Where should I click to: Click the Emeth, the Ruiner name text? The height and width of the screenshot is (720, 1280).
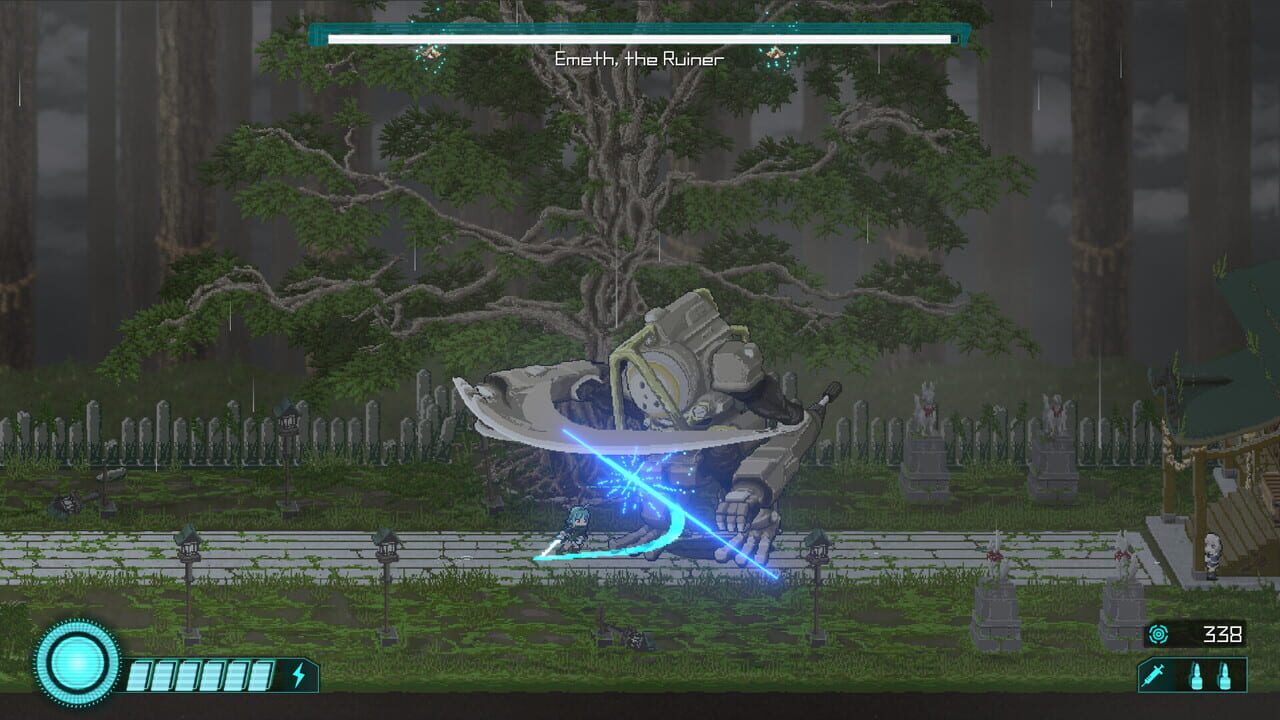tap(640, 57)
